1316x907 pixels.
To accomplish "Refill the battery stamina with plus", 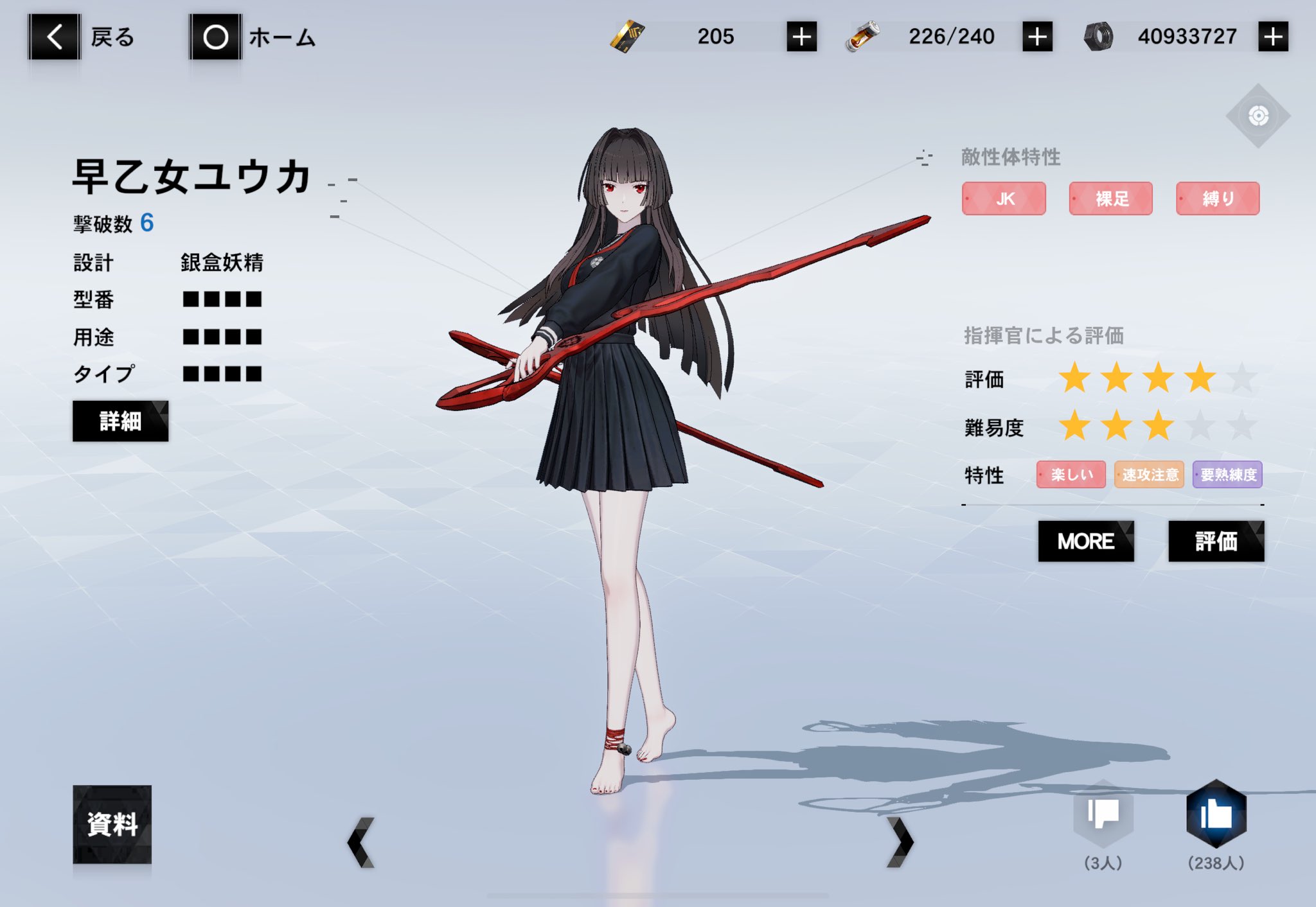I will (1037, 37).
